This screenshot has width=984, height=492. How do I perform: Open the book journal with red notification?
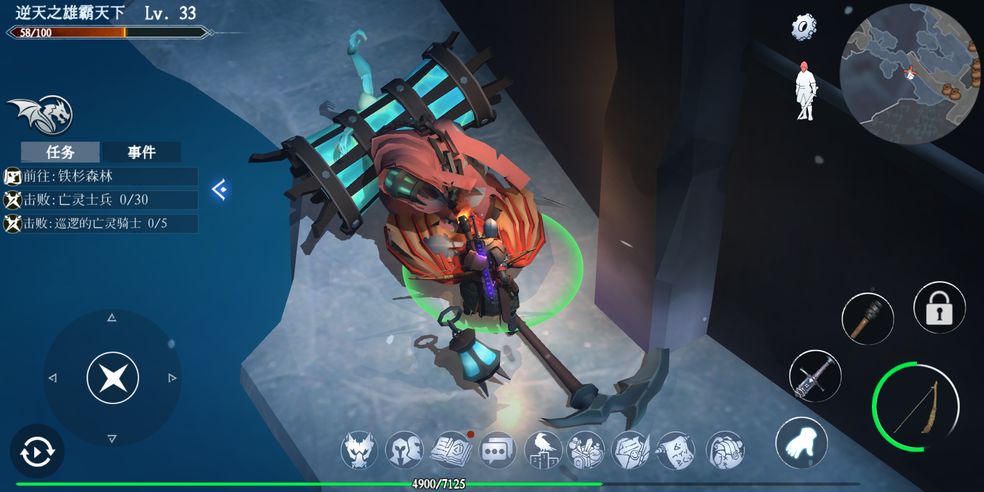pos(451,450)
